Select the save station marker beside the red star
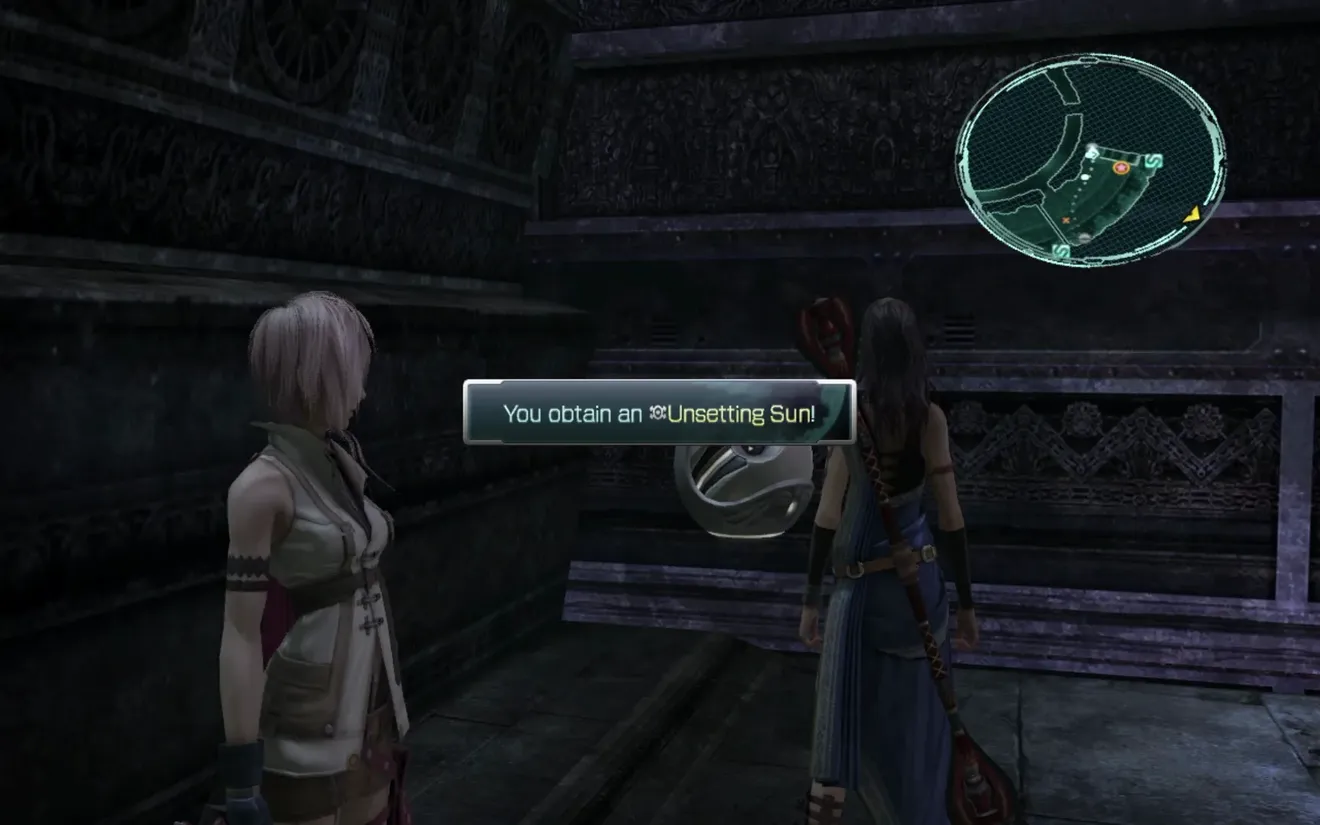Viewport: 1320px width, 825px height. (1153, 160)
